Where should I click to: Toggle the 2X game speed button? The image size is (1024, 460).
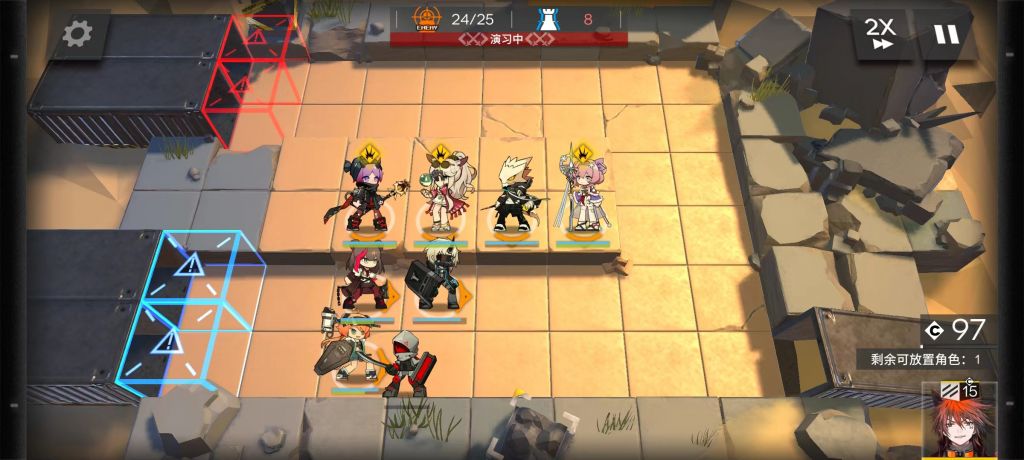click(x=880, y=34)
